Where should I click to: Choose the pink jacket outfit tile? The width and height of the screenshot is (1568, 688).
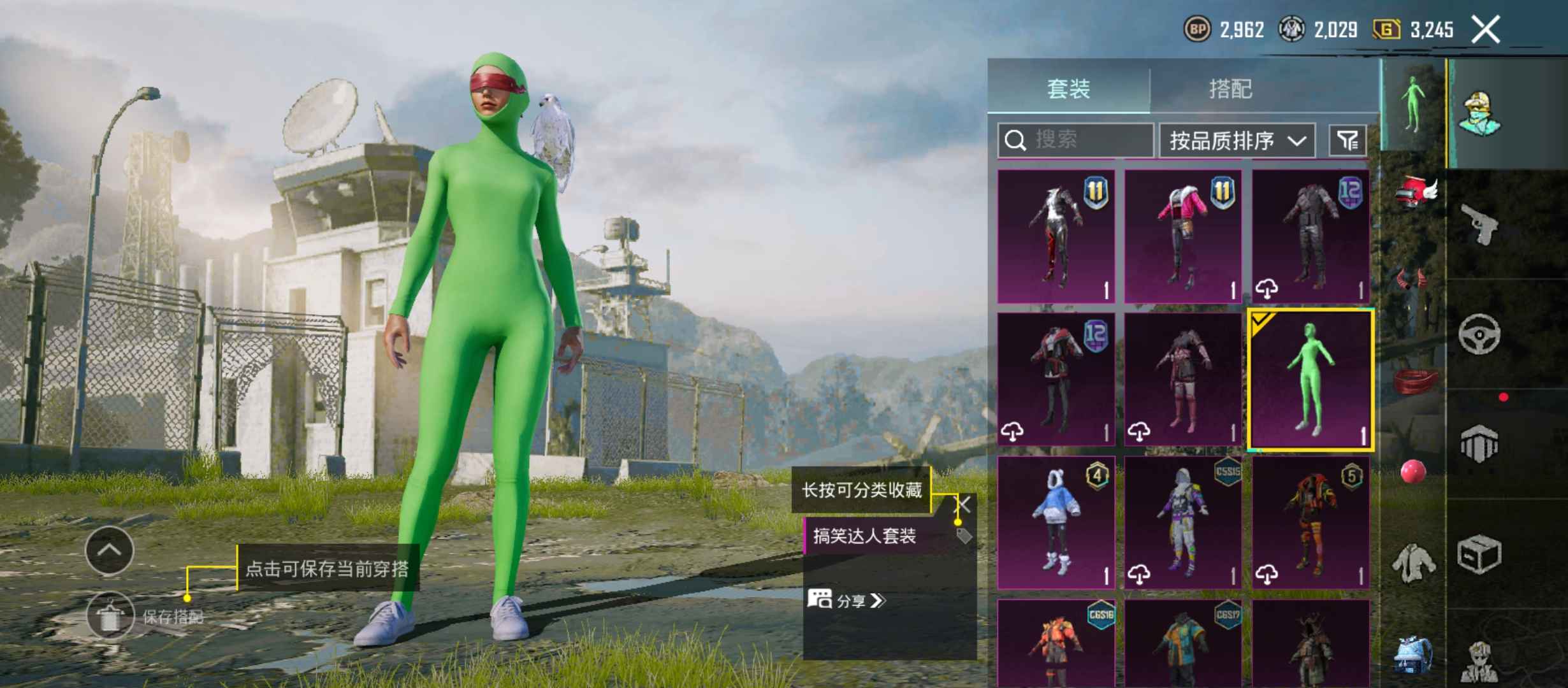coord(1183,236)
